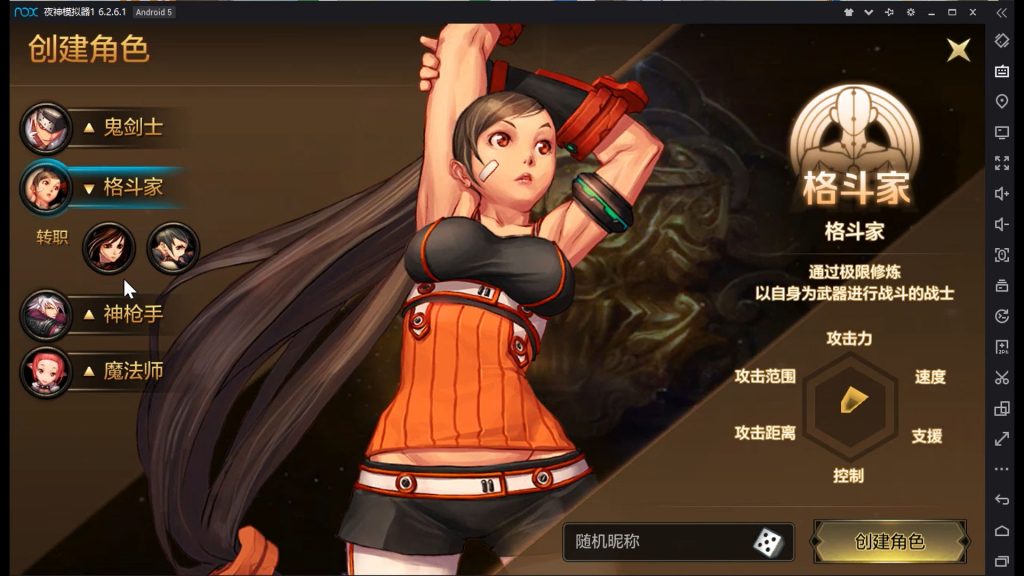Click the 创建角色 confirm button

pos(889,541)
